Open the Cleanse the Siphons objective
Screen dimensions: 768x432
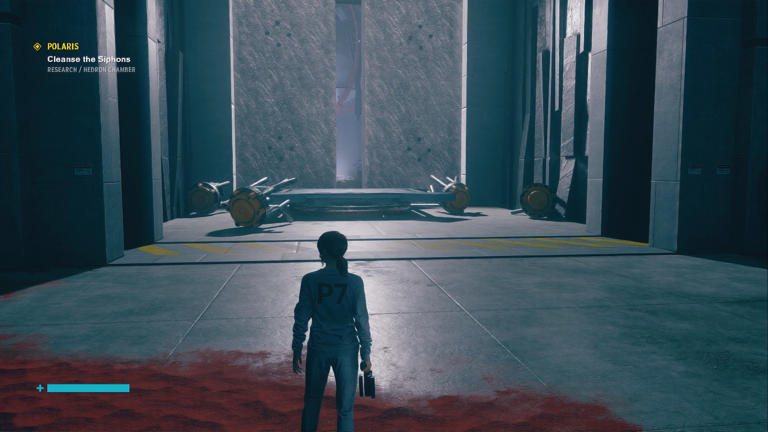point(88,59)
